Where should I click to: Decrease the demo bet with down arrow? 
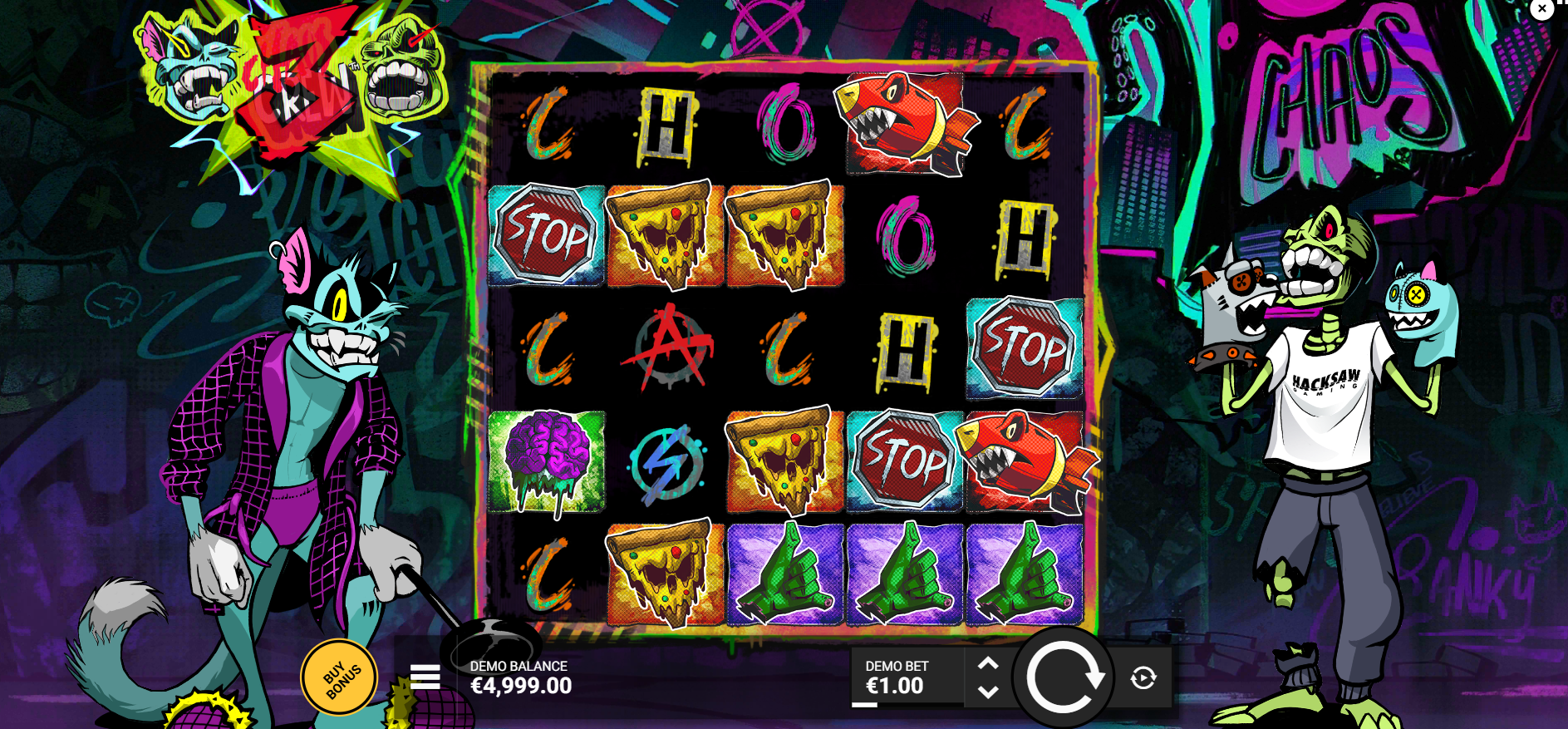988,692
